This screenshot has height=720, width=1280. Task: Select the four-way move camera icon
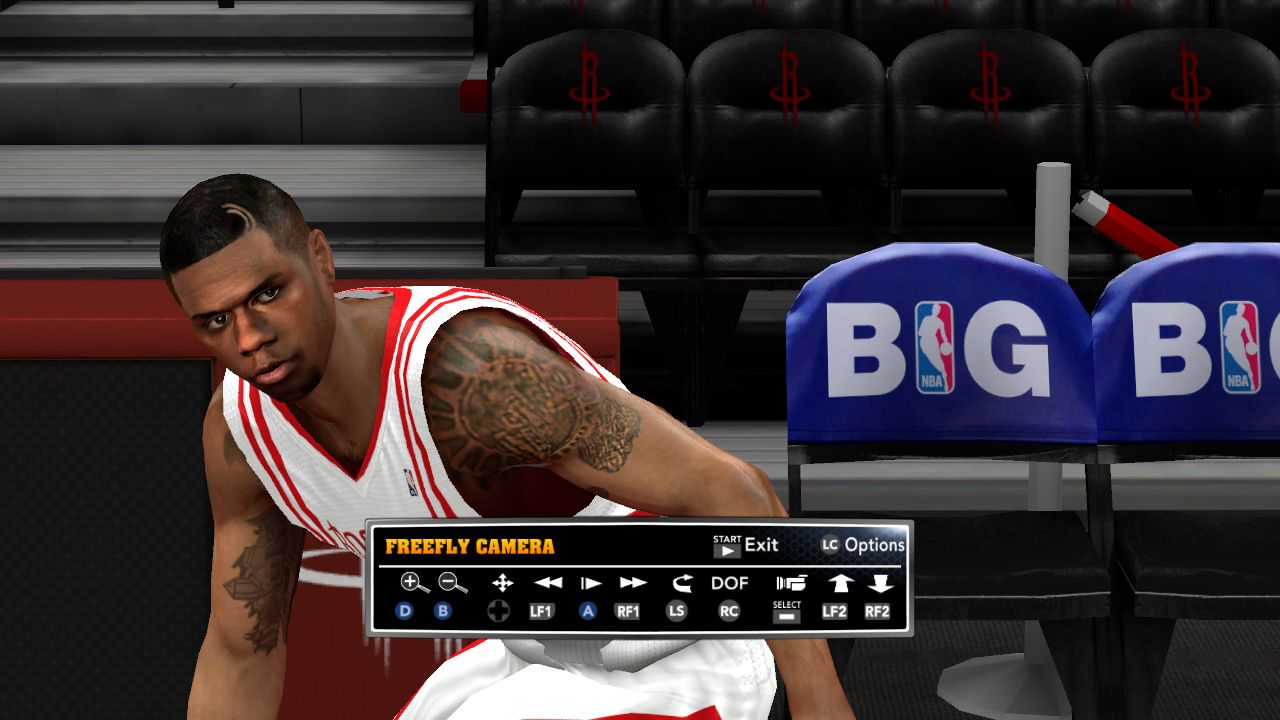click(x=502, y=583)
